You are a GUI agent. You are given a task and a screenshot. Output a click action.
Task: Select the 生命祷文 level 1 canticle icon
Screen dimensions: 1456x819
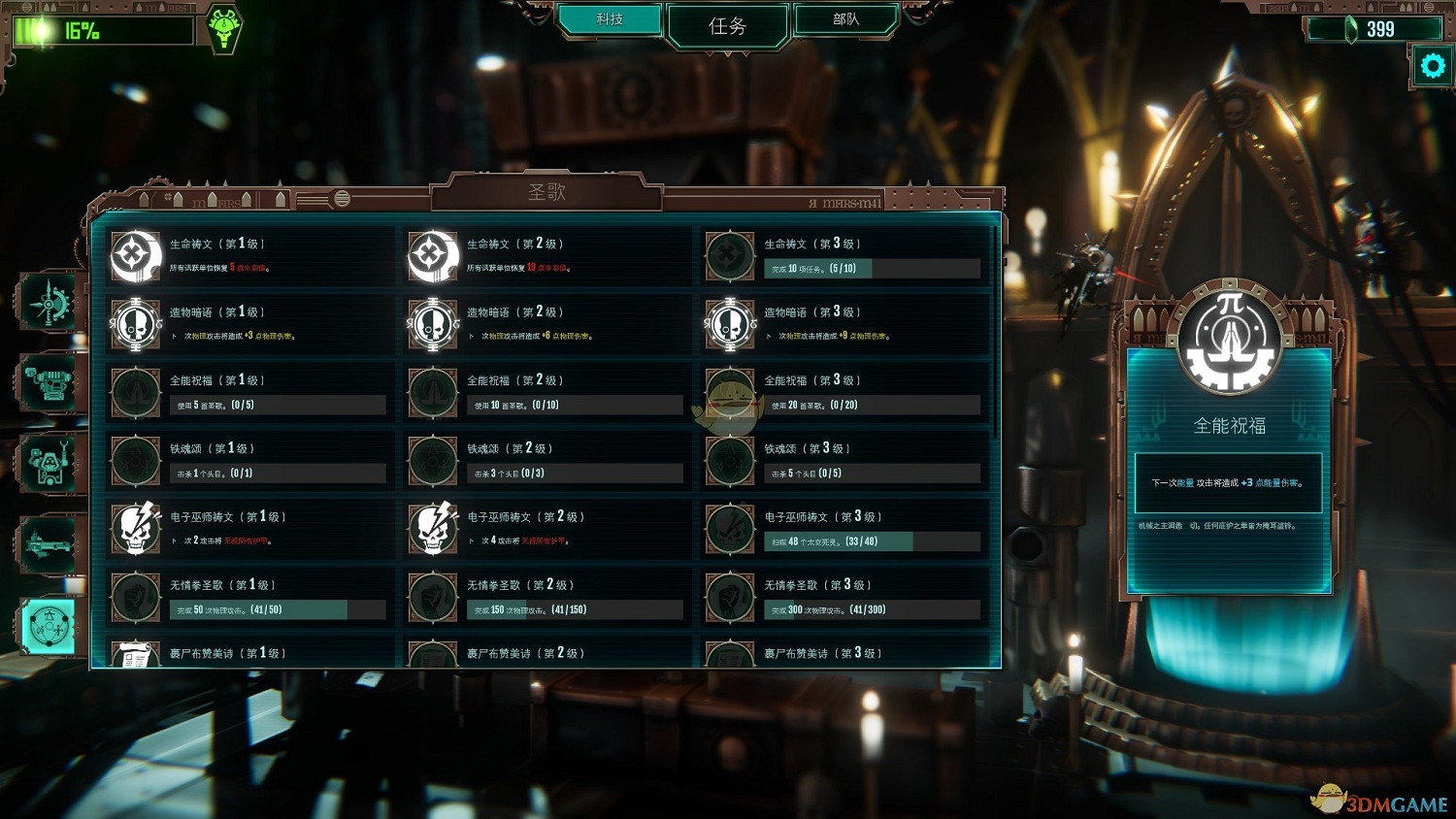coord(136,255)
